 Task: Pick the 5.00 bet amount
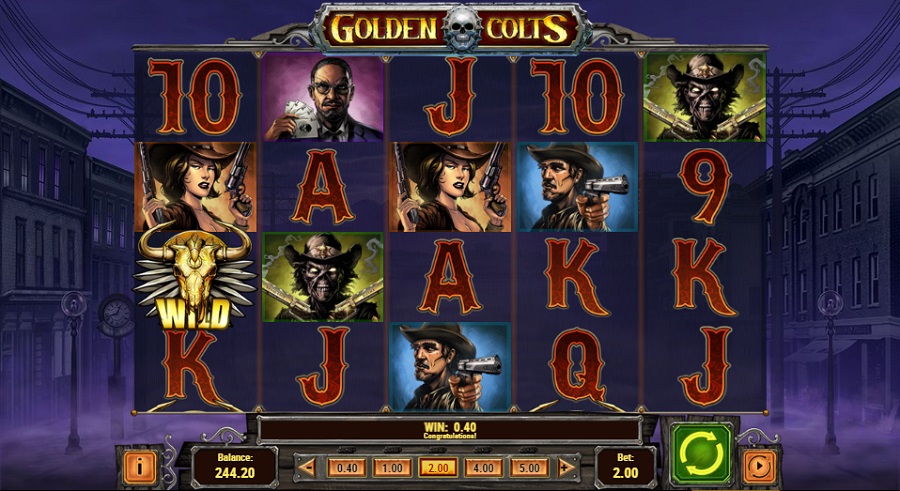point(529,467)
